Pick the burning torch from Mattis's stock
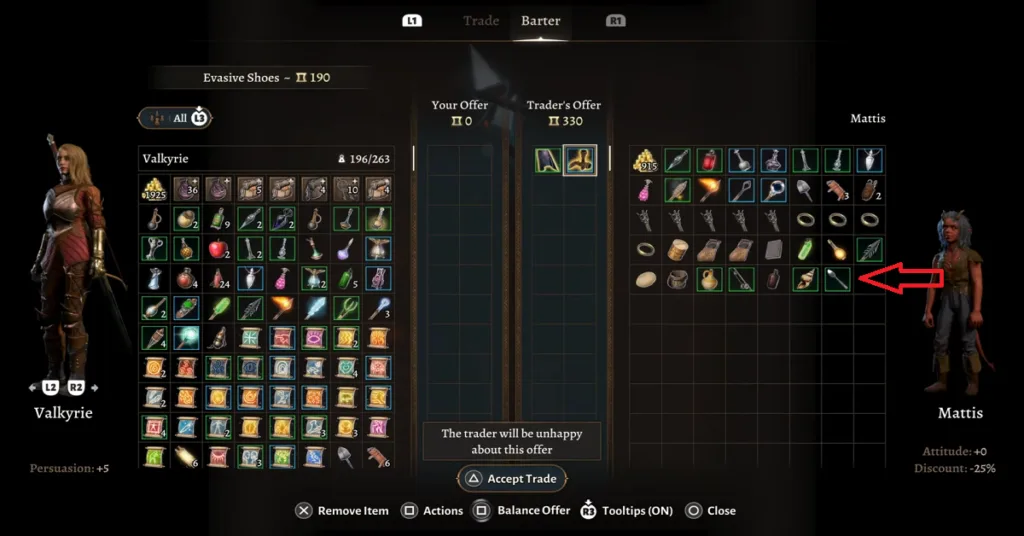 click(710, 190)
